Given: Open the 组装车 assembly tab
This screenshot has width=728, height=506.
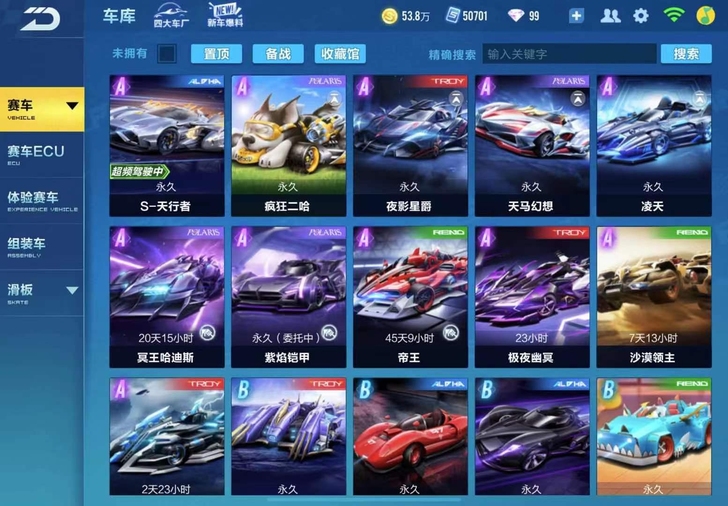Looking at the screenshot, I should point(42,245).
